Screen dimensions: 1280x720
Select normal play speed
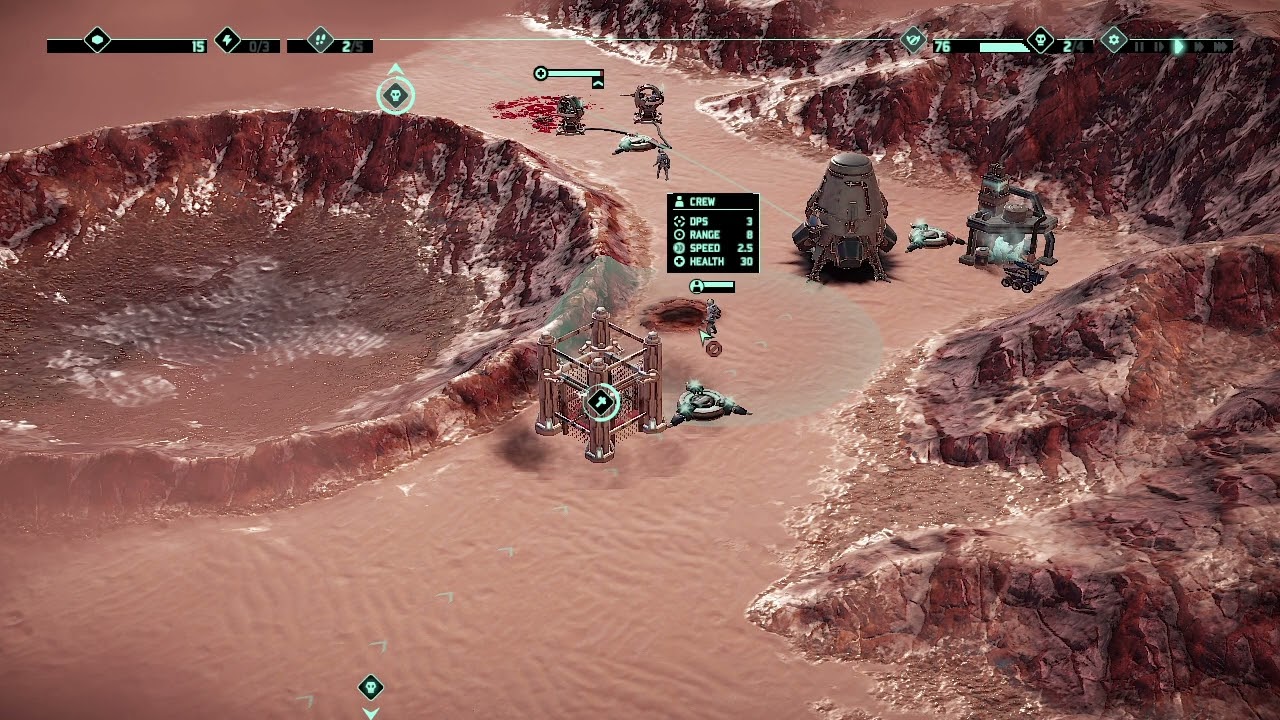[1179, 46]
